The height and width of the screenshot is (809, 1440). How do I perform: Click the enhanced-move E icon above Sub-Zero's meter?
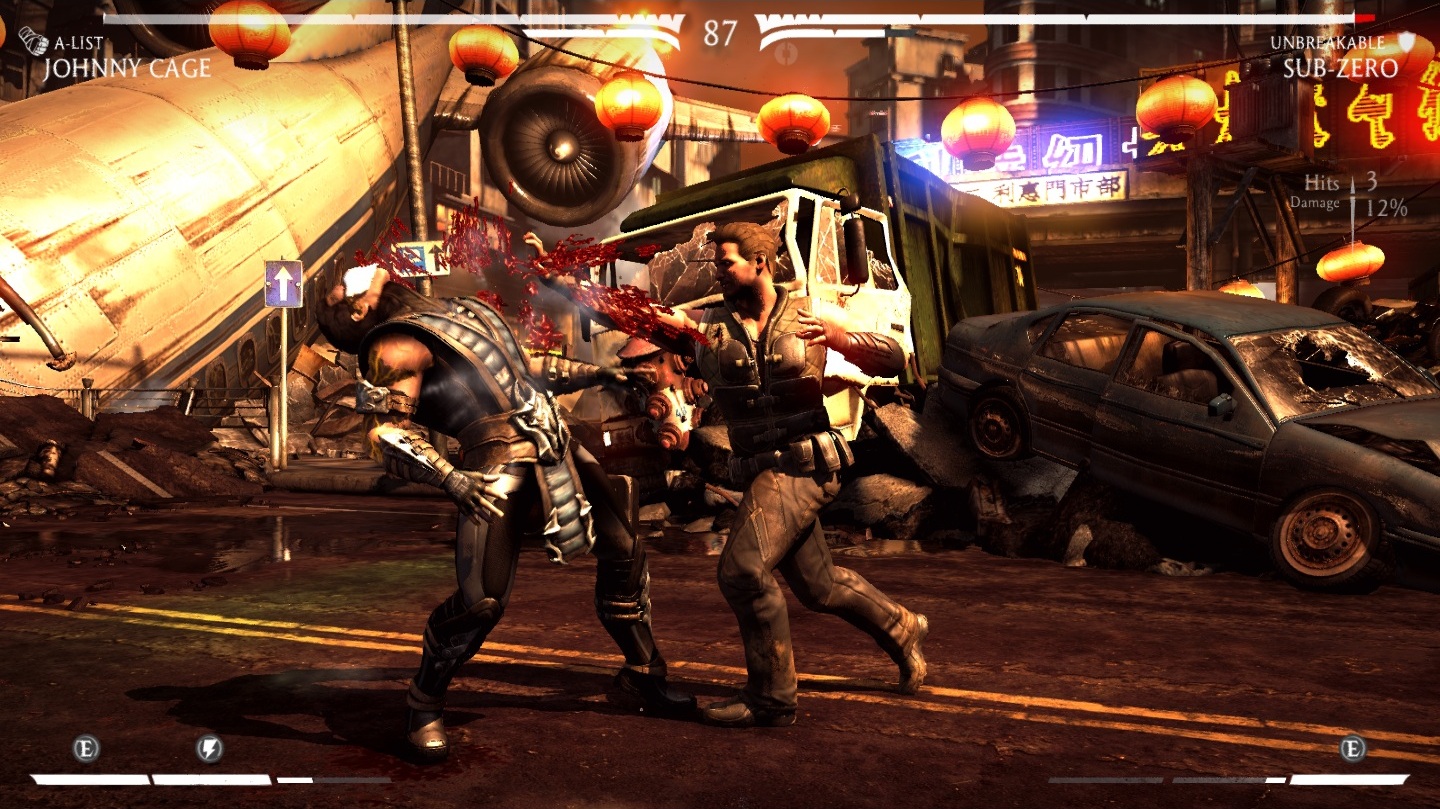(x=1353, y=748)
